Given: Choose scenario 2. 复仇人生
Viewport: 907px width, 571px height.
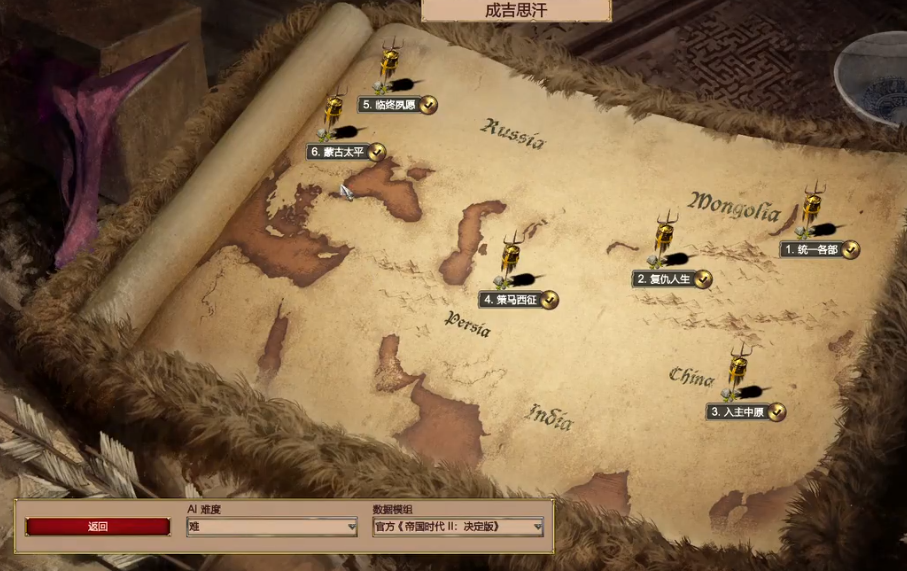Looking at the screenshot, I should click(x=663, y=279).
